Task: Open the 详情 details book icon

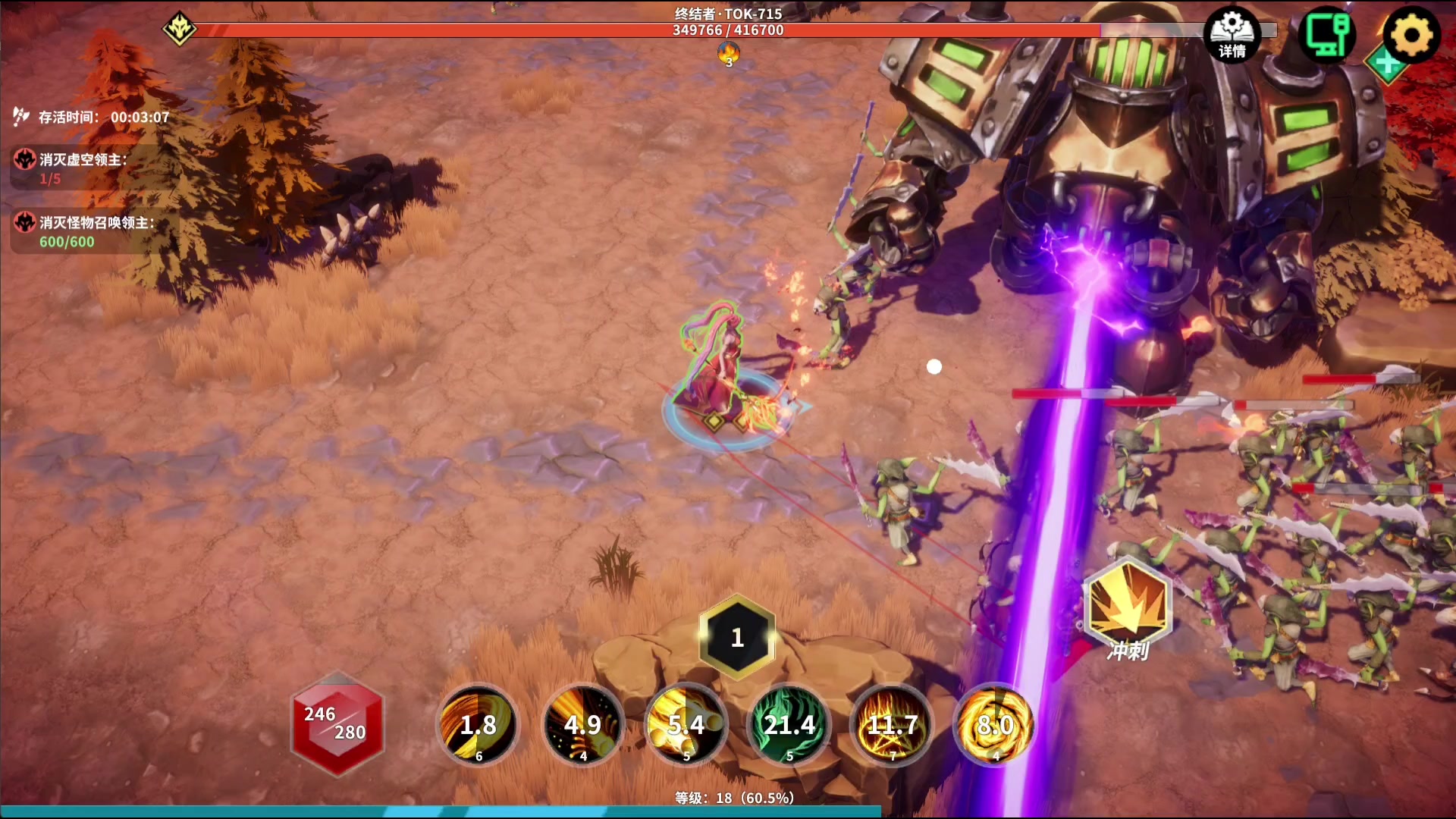Action: click(1232, 35)
